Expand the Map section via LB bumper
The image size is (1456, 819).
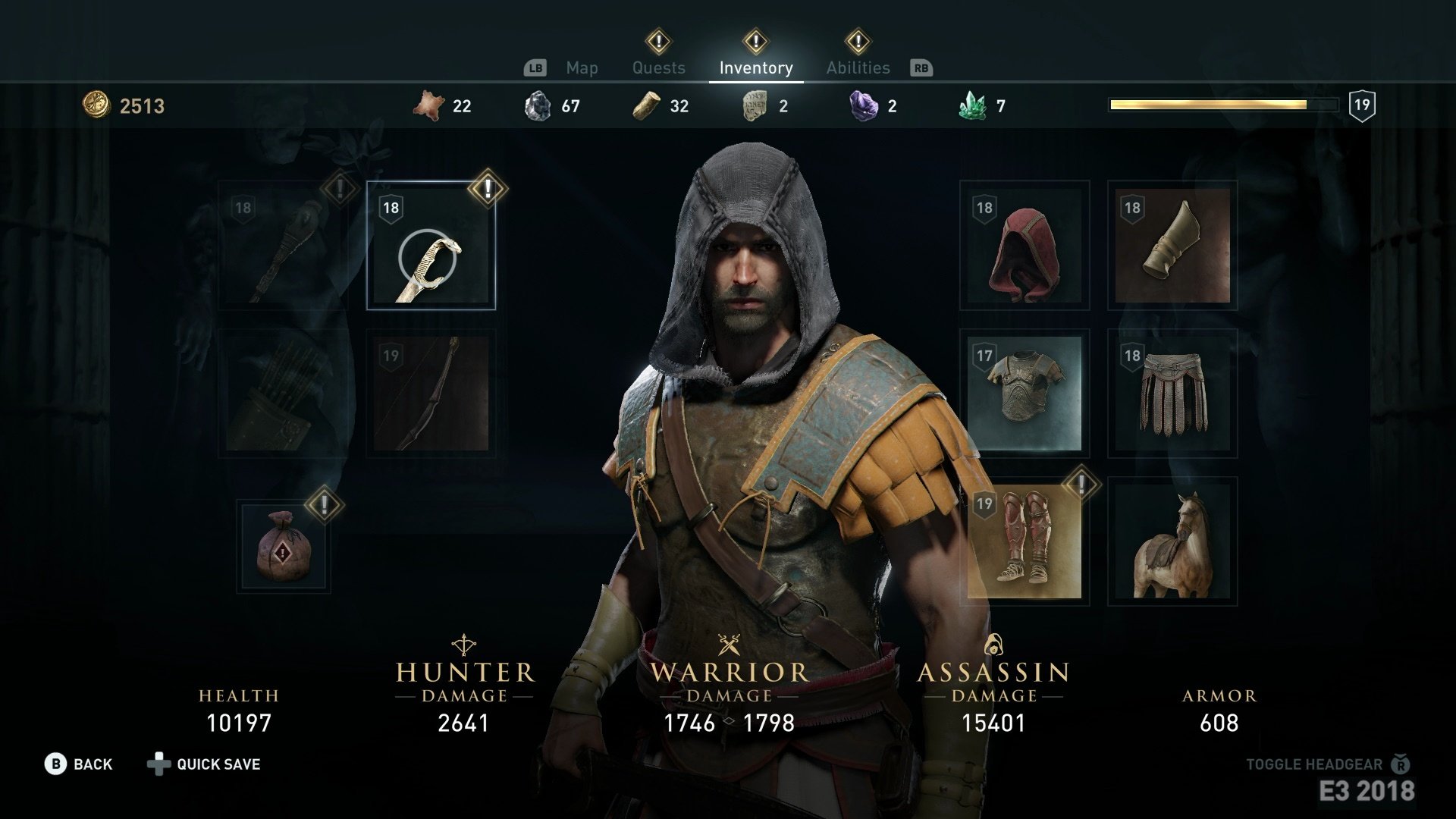click(x=536, y=67)
